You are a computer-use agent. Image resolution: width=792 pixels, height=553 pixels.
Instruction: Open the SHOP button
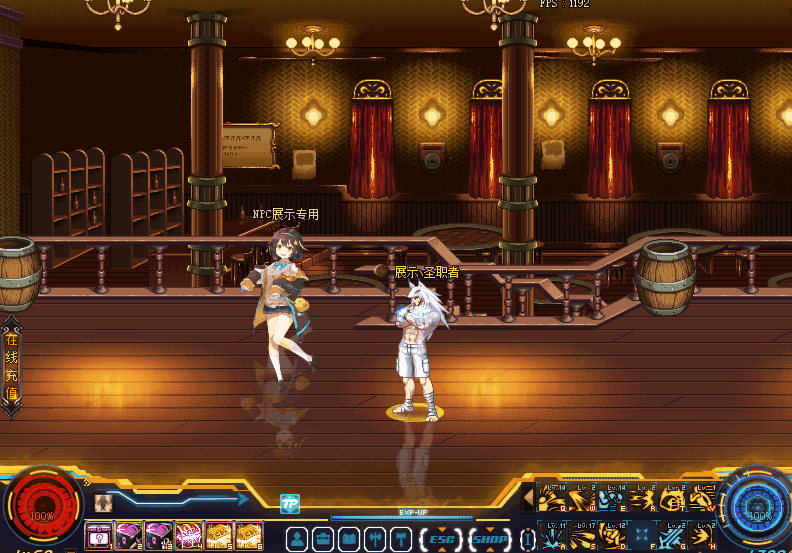490,539
